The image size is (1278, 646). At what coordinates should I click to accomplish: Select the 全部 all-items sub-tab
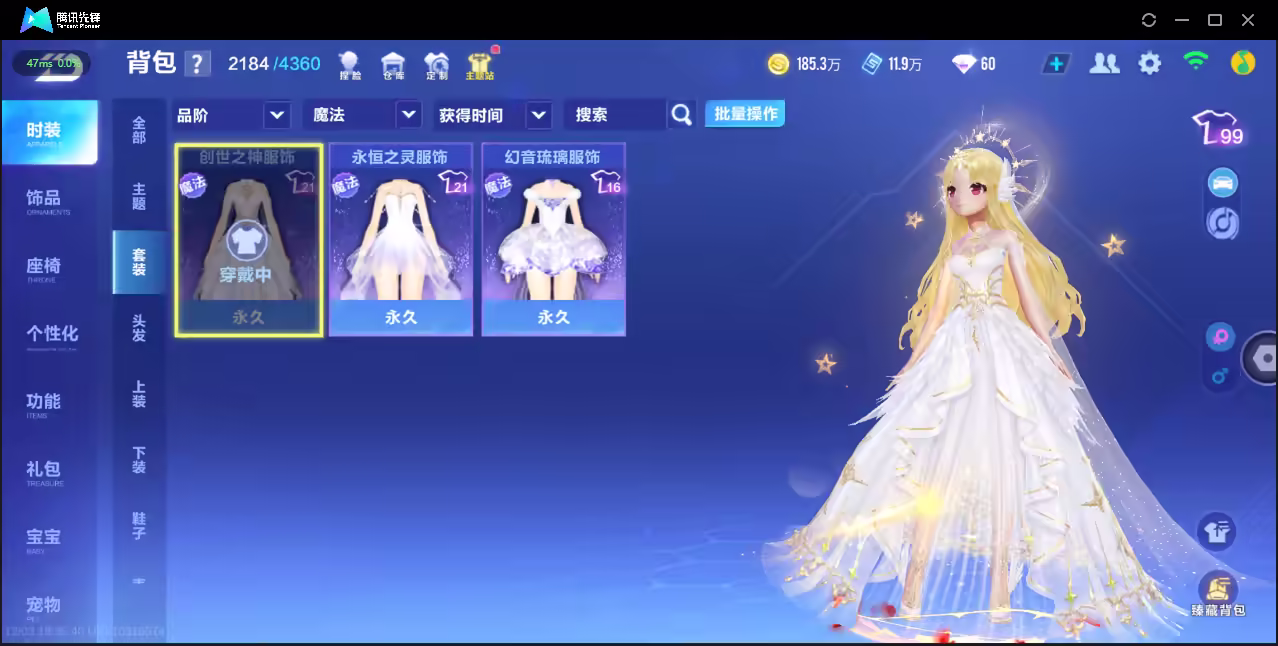[x=139, y=130]
